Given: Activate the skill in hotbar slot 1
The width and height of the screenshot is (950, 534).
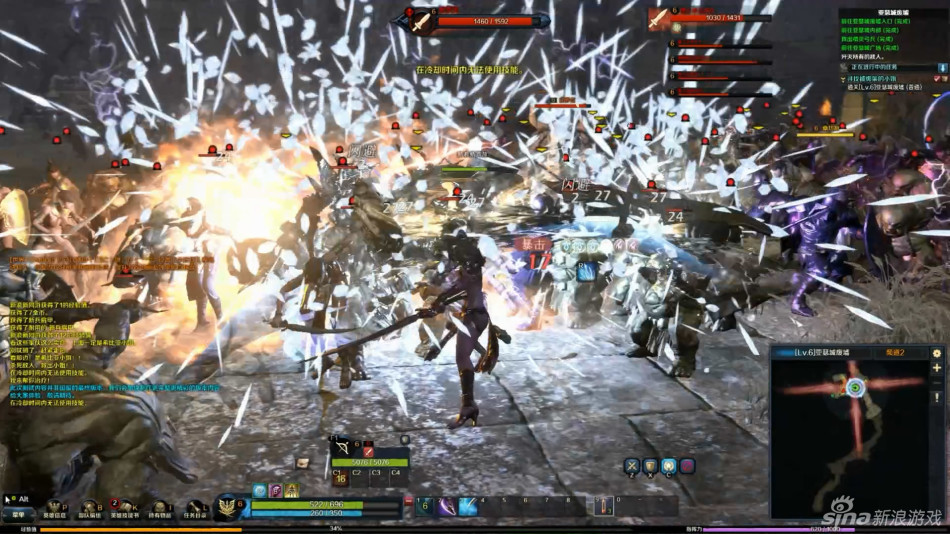Looking at the screenshot, I should point(426,507).
